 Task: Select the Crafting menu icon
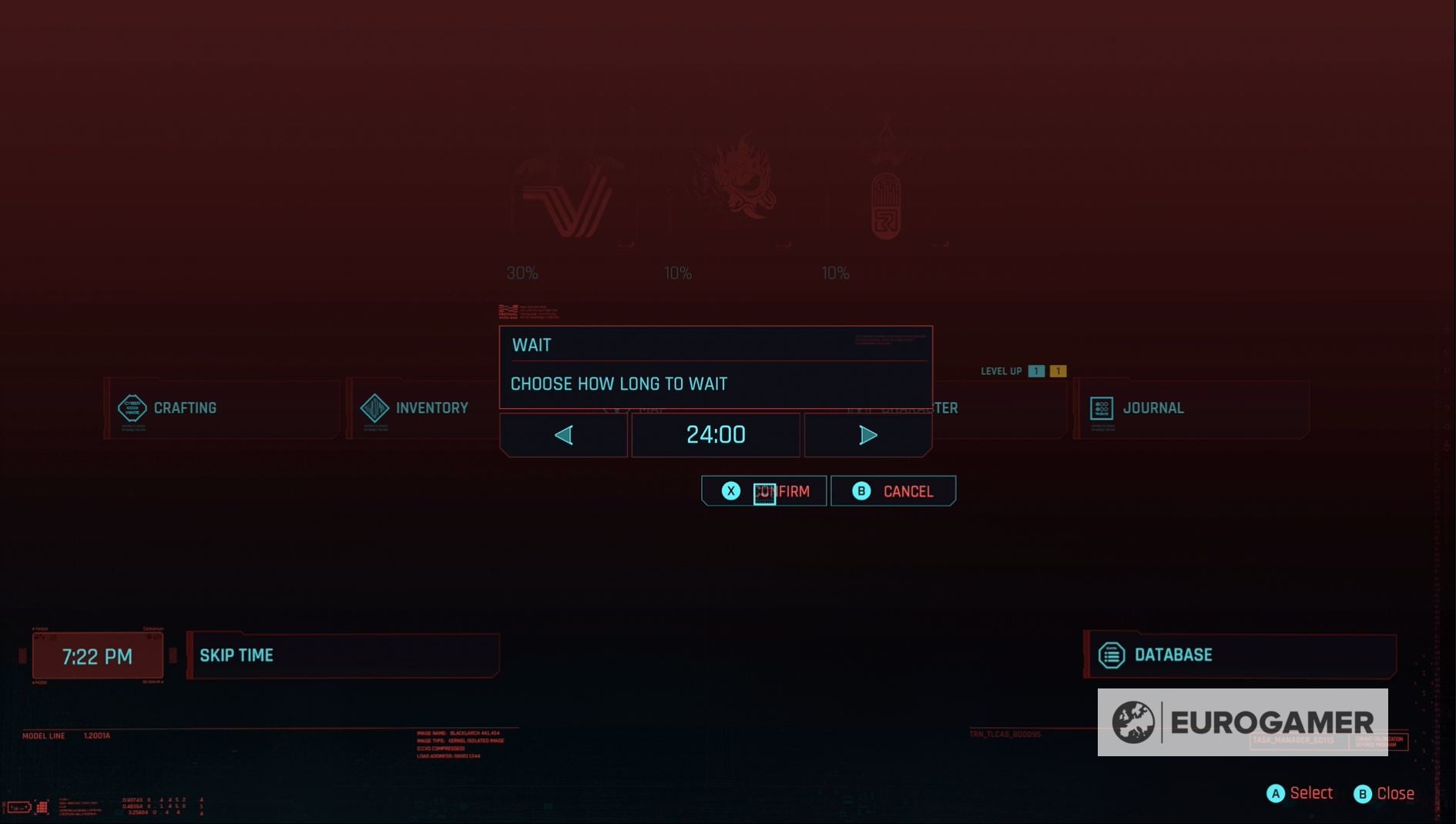click(133, 408)
